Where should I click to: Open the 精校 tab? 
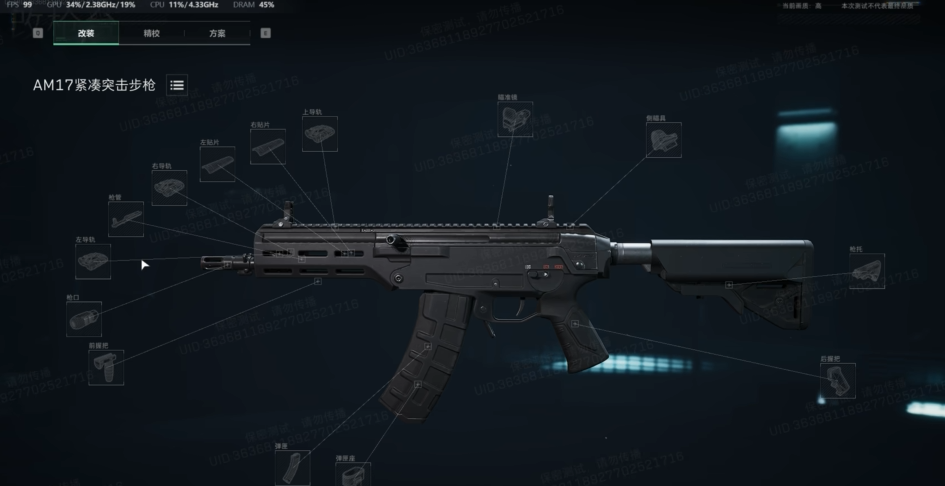point(151,33)
